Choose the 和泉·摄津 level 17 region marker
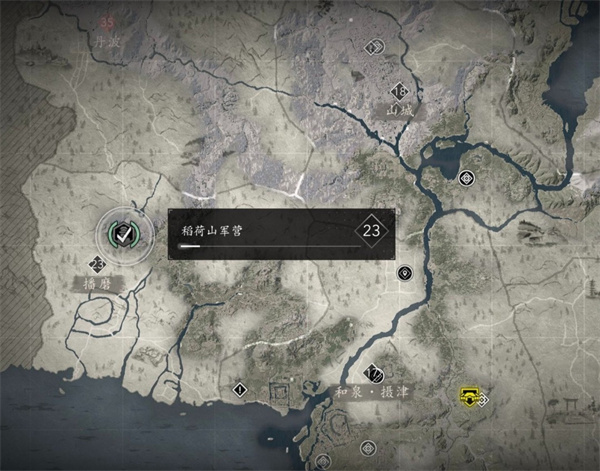600x471 pixels. pyautogui.click(x=374, y=374)
